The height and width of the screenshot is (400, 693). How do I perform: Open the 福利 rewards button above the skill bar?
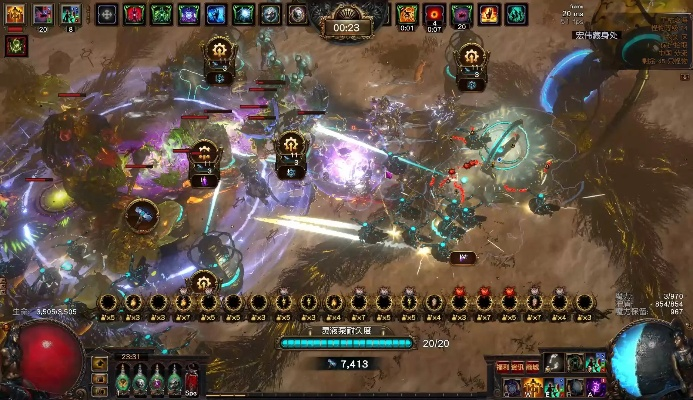click(503, 368)
